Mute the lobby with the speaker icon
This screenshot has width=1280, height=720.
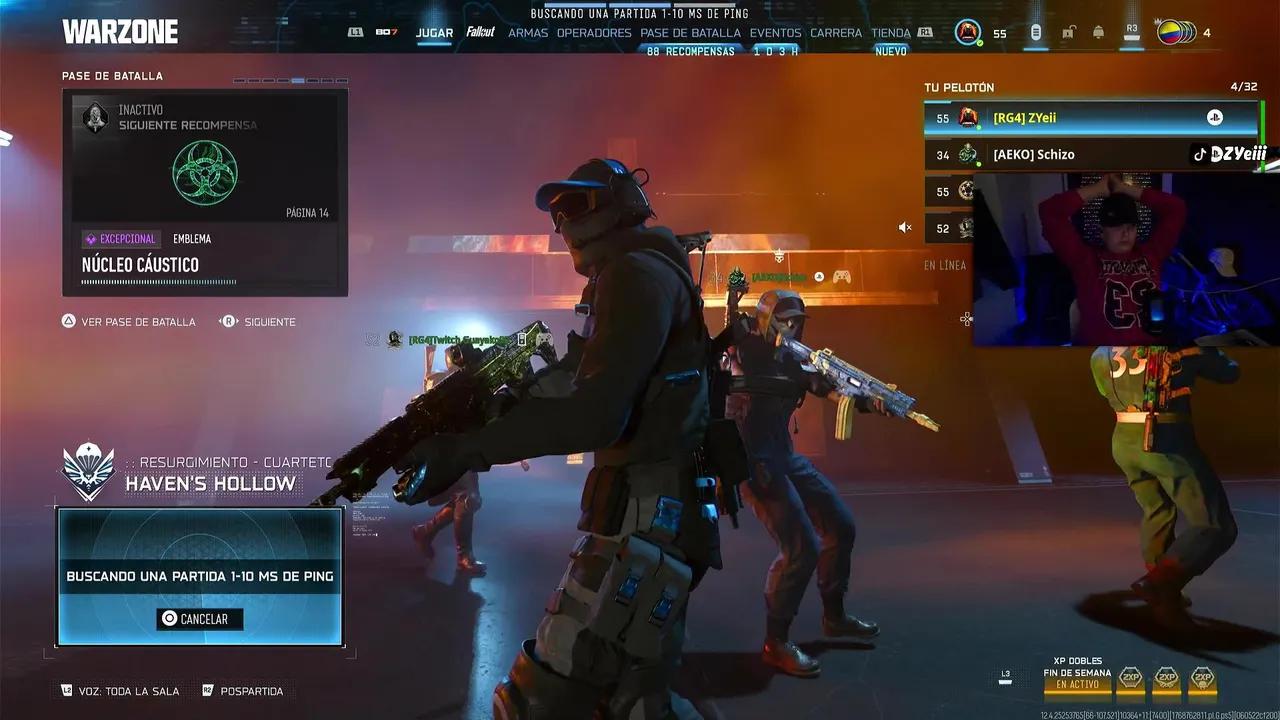(905, 227)
